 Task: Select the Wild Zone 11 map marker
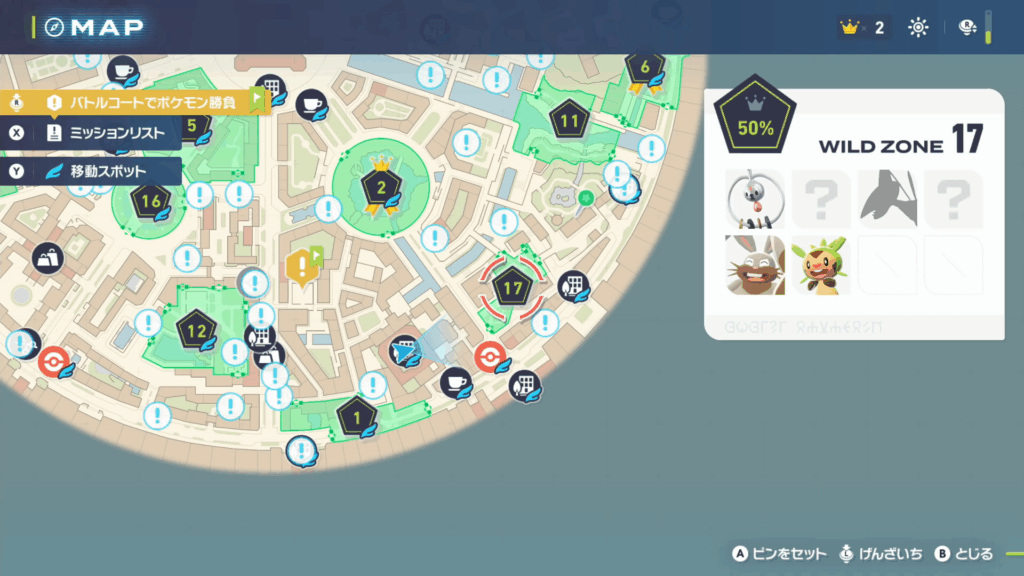(x=570, y=122)
